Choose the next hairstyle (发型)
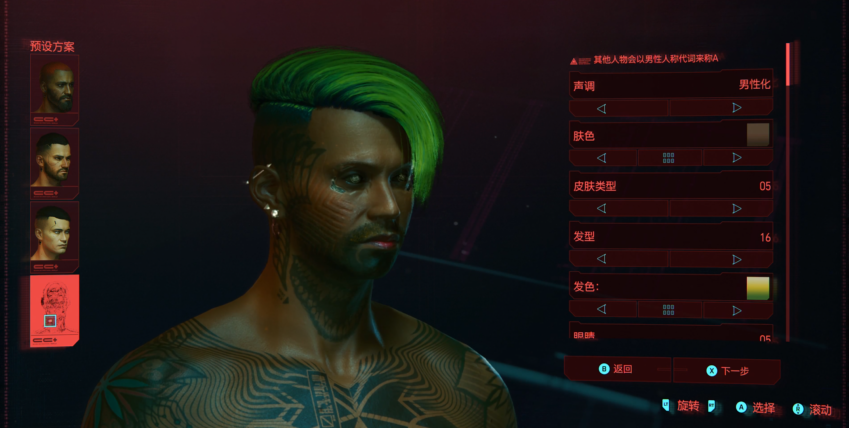Image resolution: width=849 pixels, height=428 pixels. 737,258
